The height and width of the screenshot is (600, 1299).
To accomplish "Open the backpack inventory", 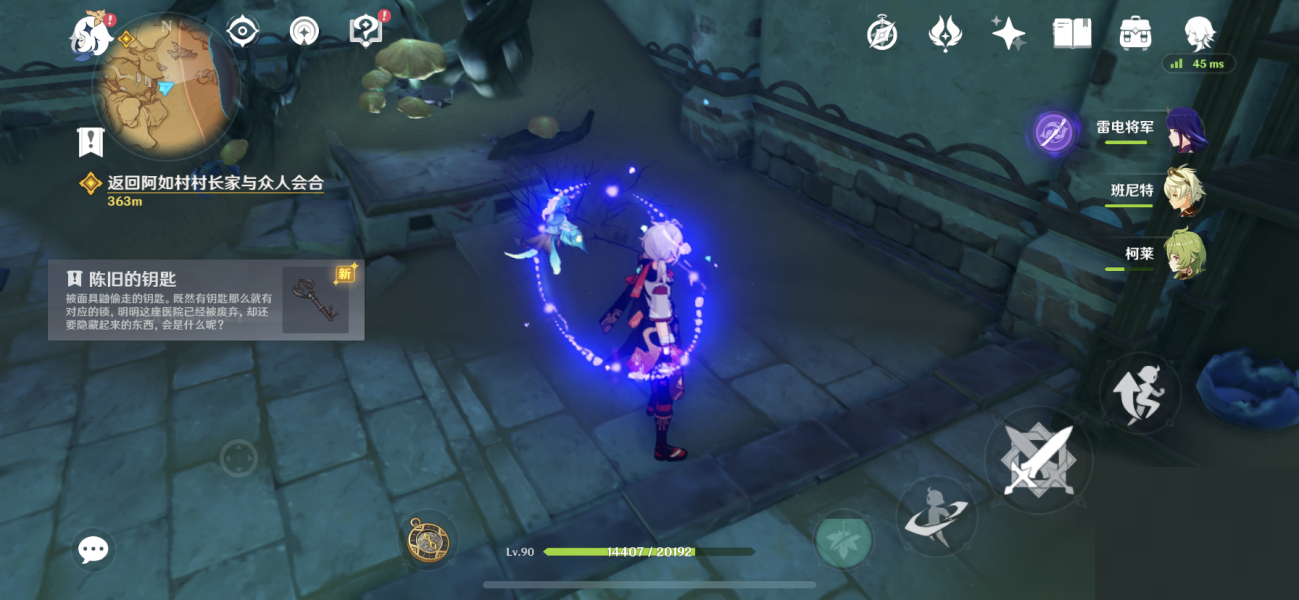I will (x=1136, y=34).
